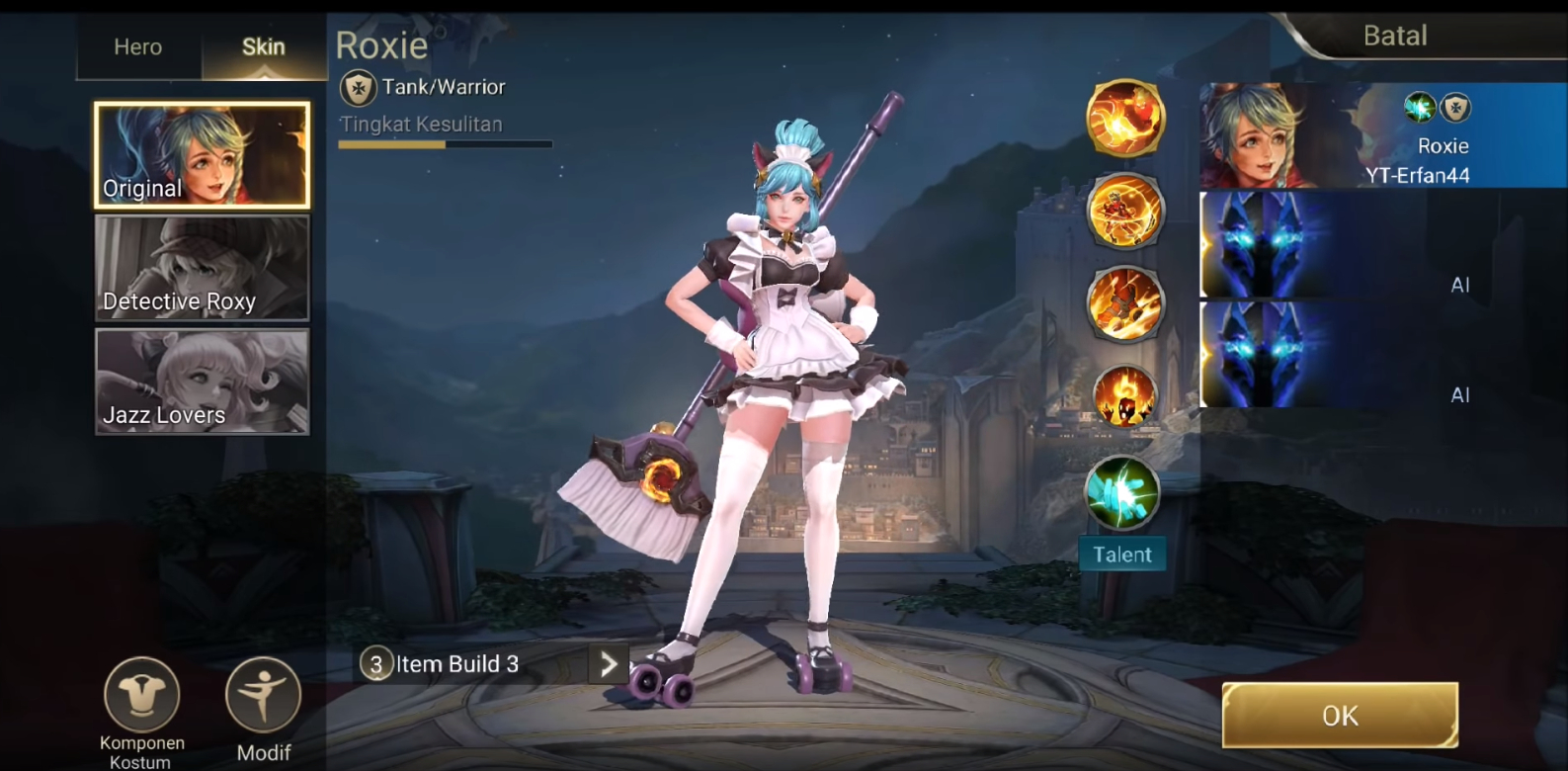View the topmost fire swirl skill icon
This screenshot has width=1568, height=771.
1125,118
